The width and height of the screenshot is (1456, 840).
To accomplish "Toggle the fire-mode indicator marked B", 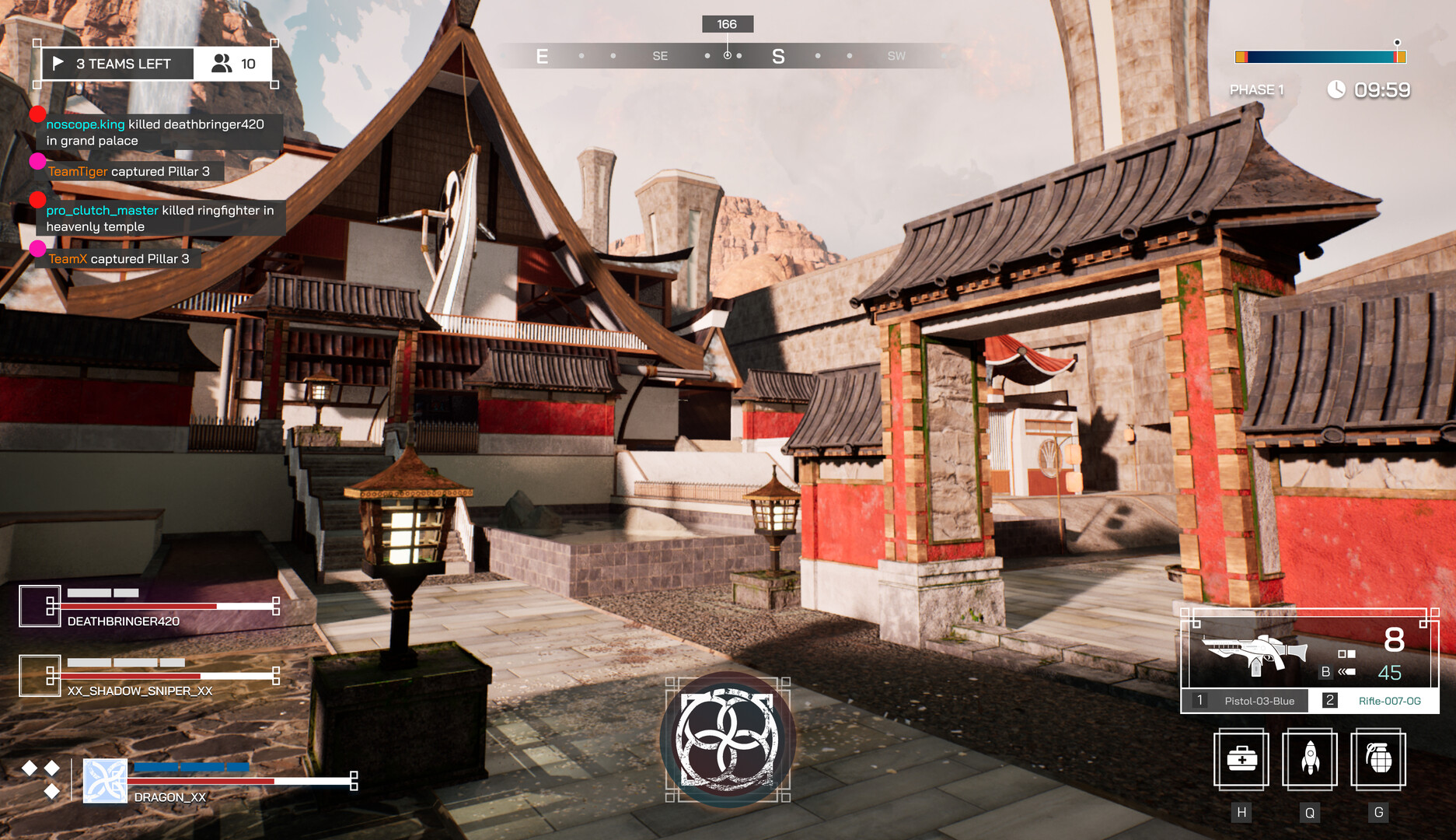I will [1325, 670].
